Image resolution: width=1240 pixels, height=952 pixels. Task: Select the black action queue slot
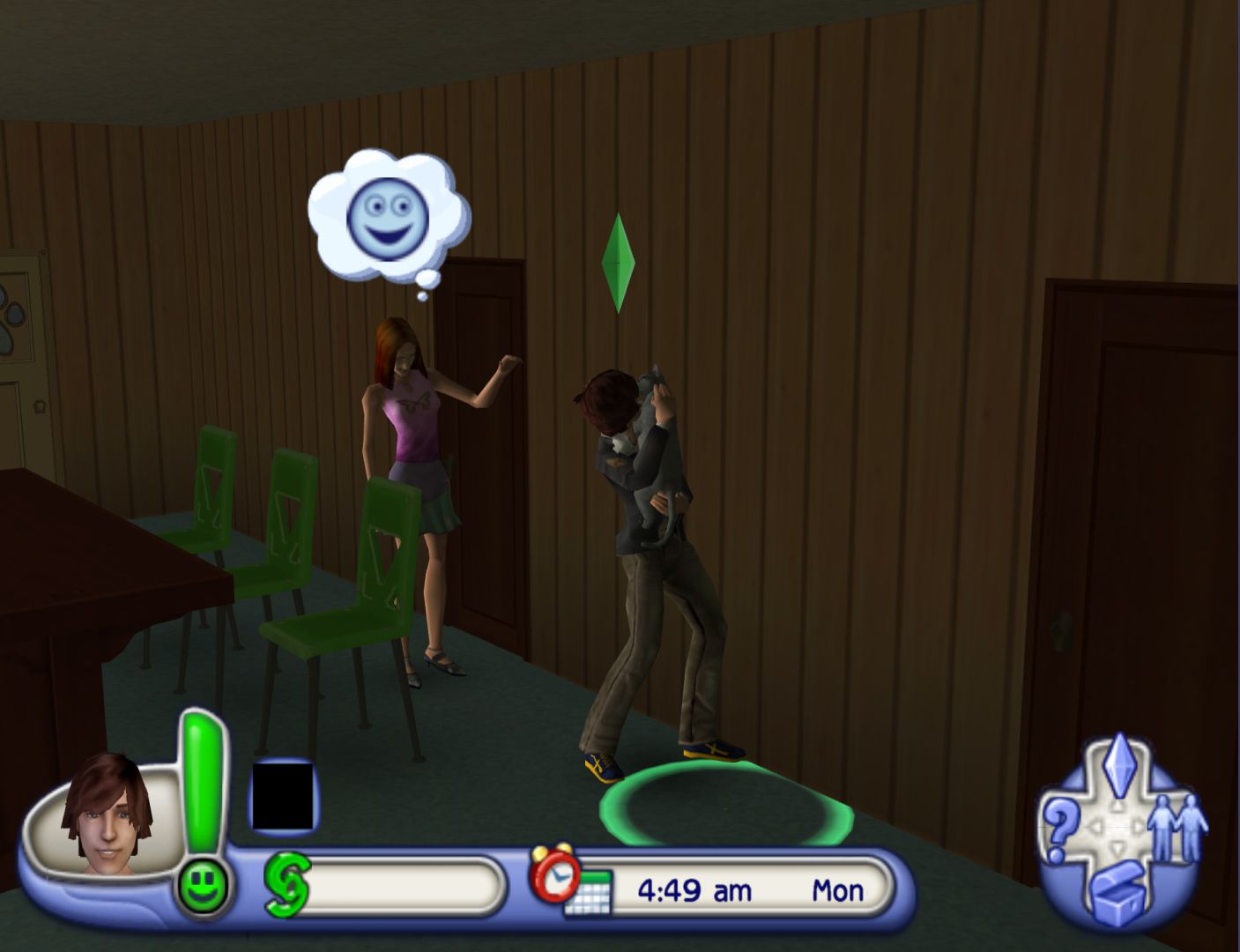click(283, 796)
